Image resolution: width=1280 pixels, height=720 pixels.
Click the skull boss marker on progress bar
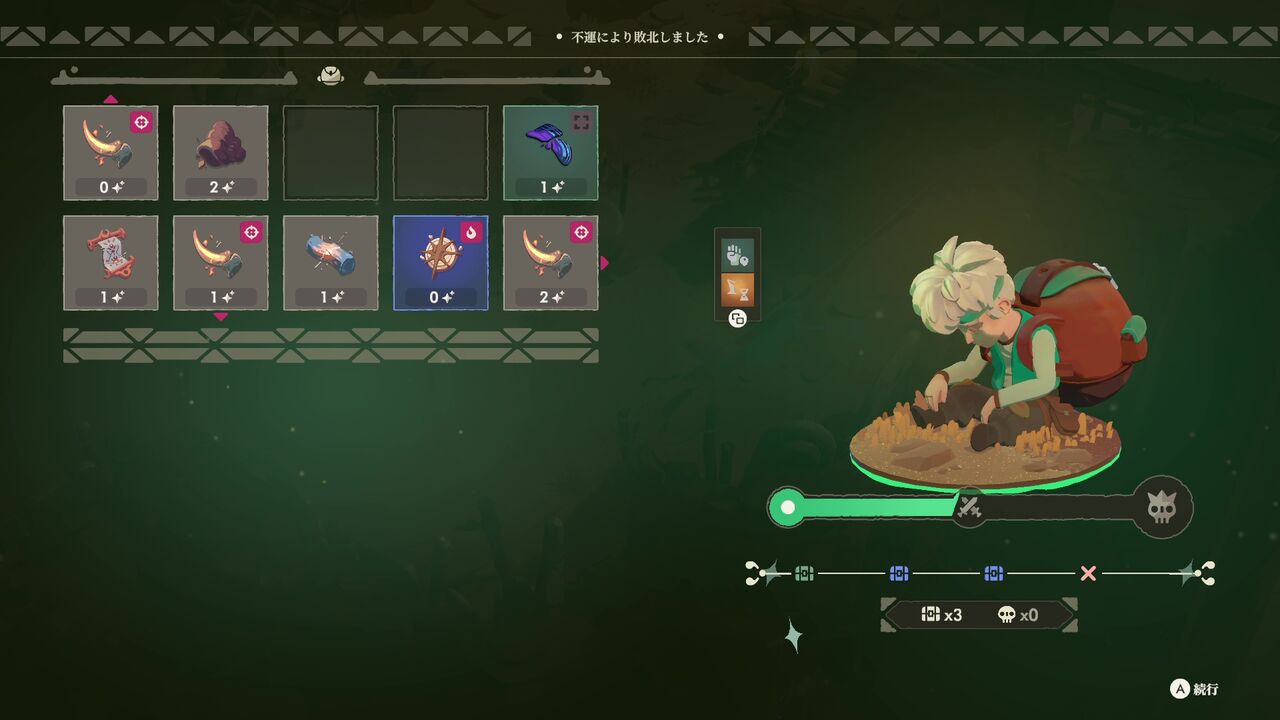point(1161,508)
